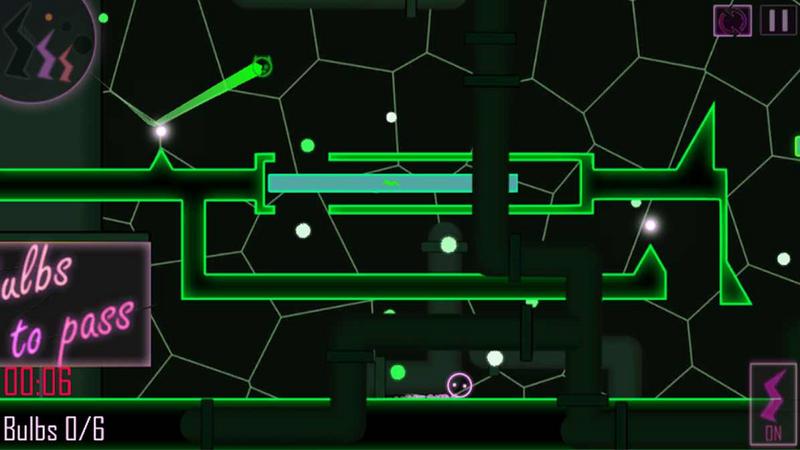Viewport: 800px width, 450px height.
Task: Toggle the lightning bolt ON switch
Action: [x=773, y=404]
